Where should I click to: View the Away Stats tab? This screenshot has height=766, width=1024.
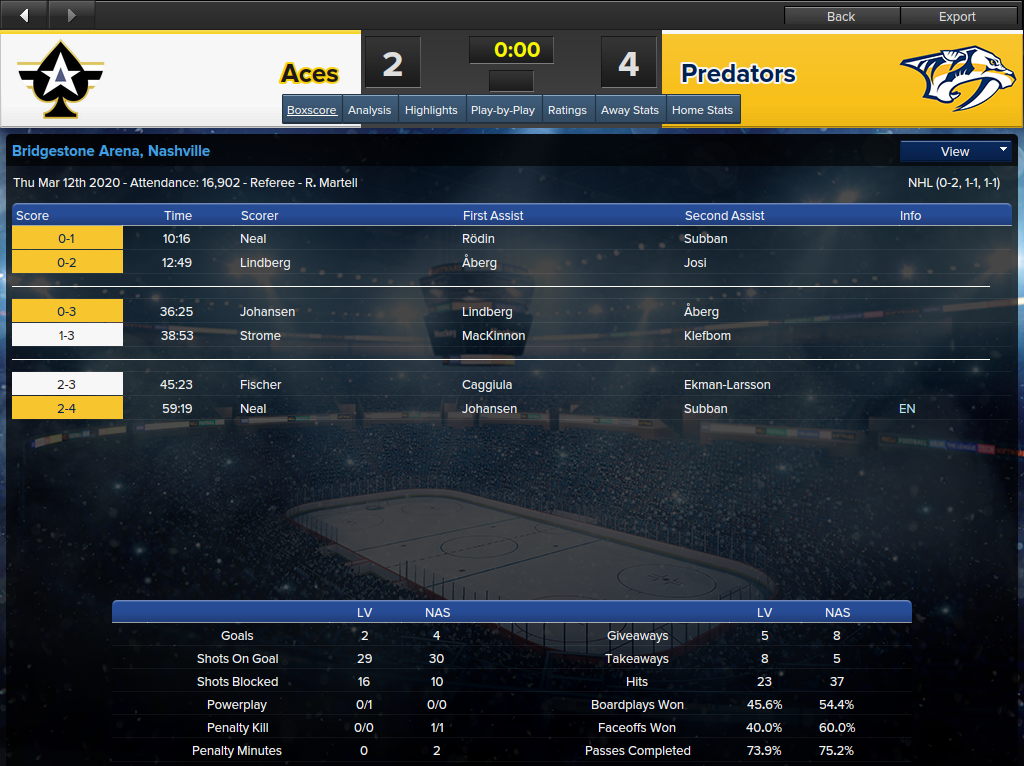tap(630, 110)
